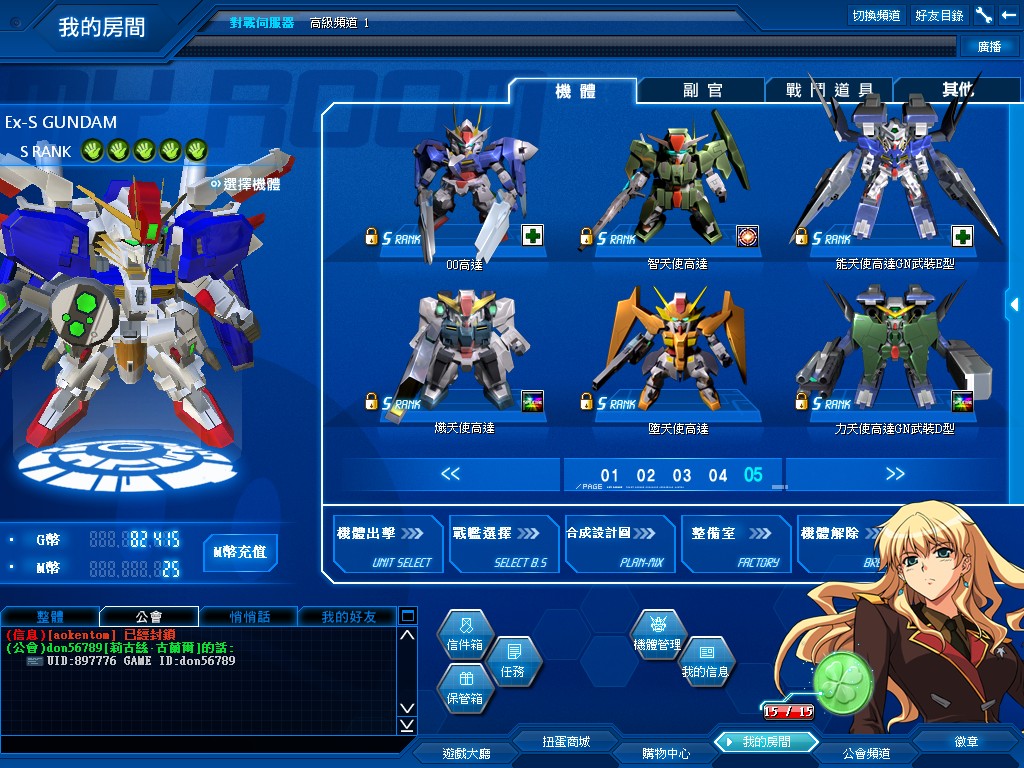The width and height of the screenshot is (1024, 768).
Task: Click the previous page double arrow
Action: 450,474
